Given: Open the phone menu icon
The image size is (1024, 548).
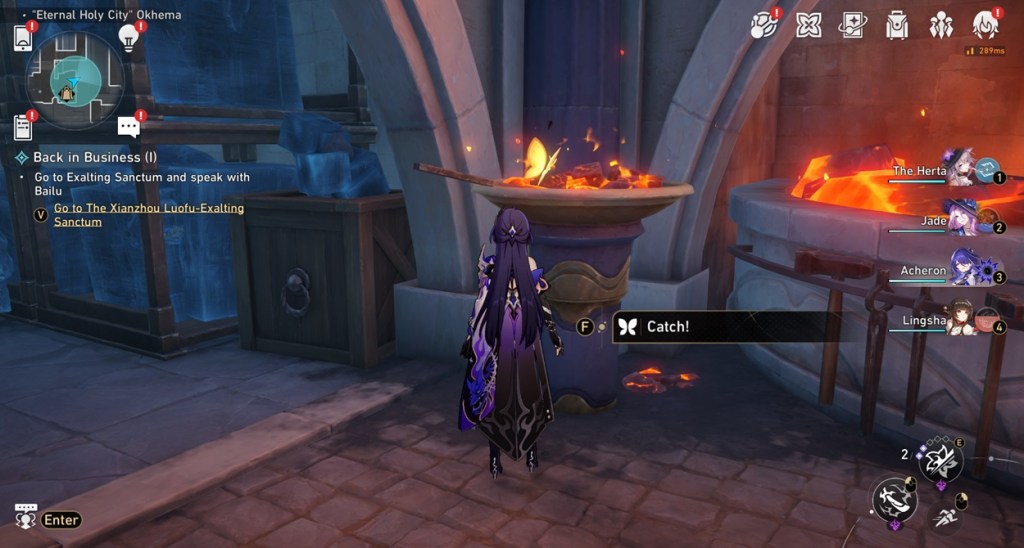Looking at the screenshot, I should 23,38.
